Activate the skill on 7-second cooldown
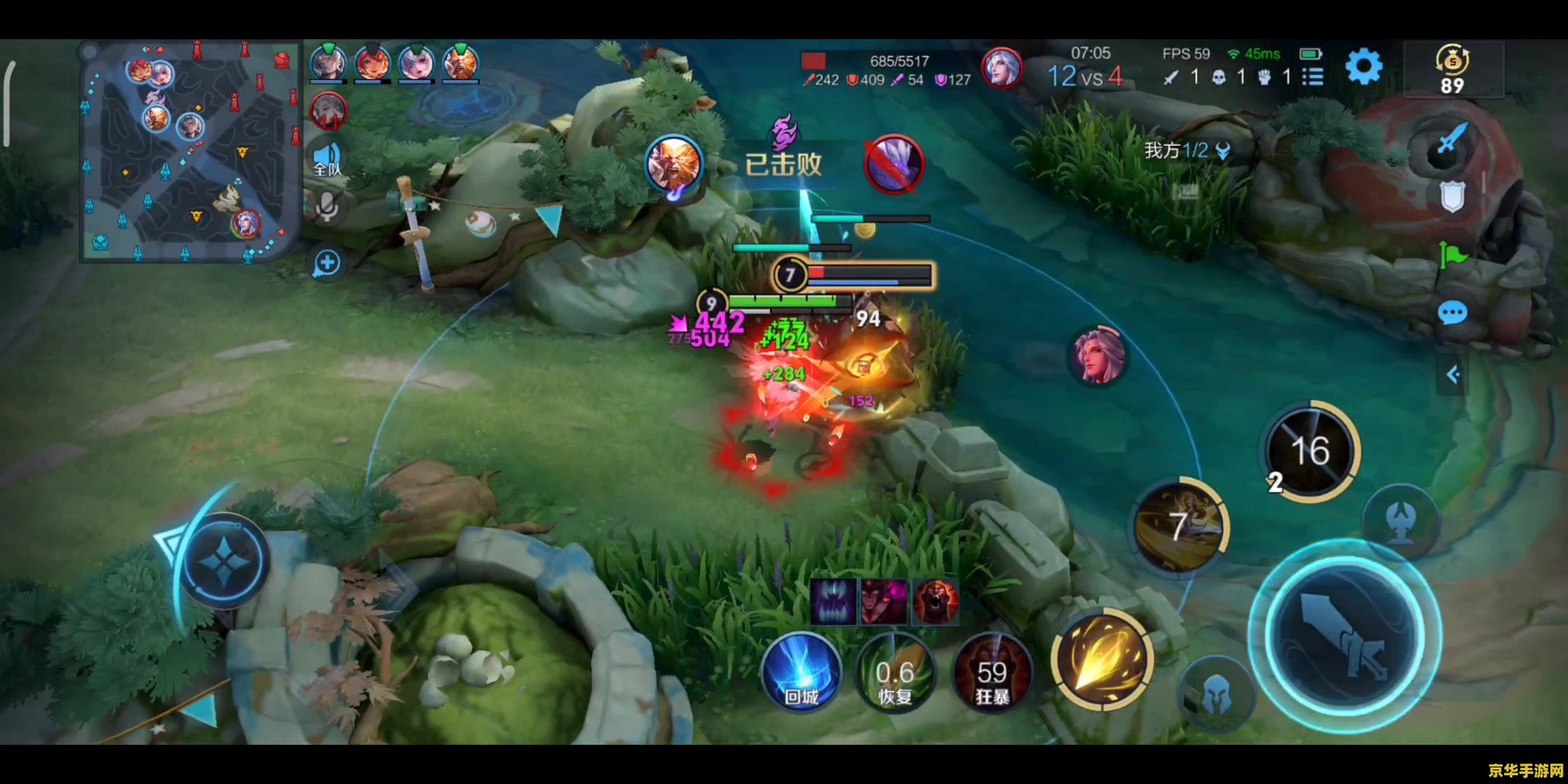This screenshot has width=1568, height=784. 1180,526
